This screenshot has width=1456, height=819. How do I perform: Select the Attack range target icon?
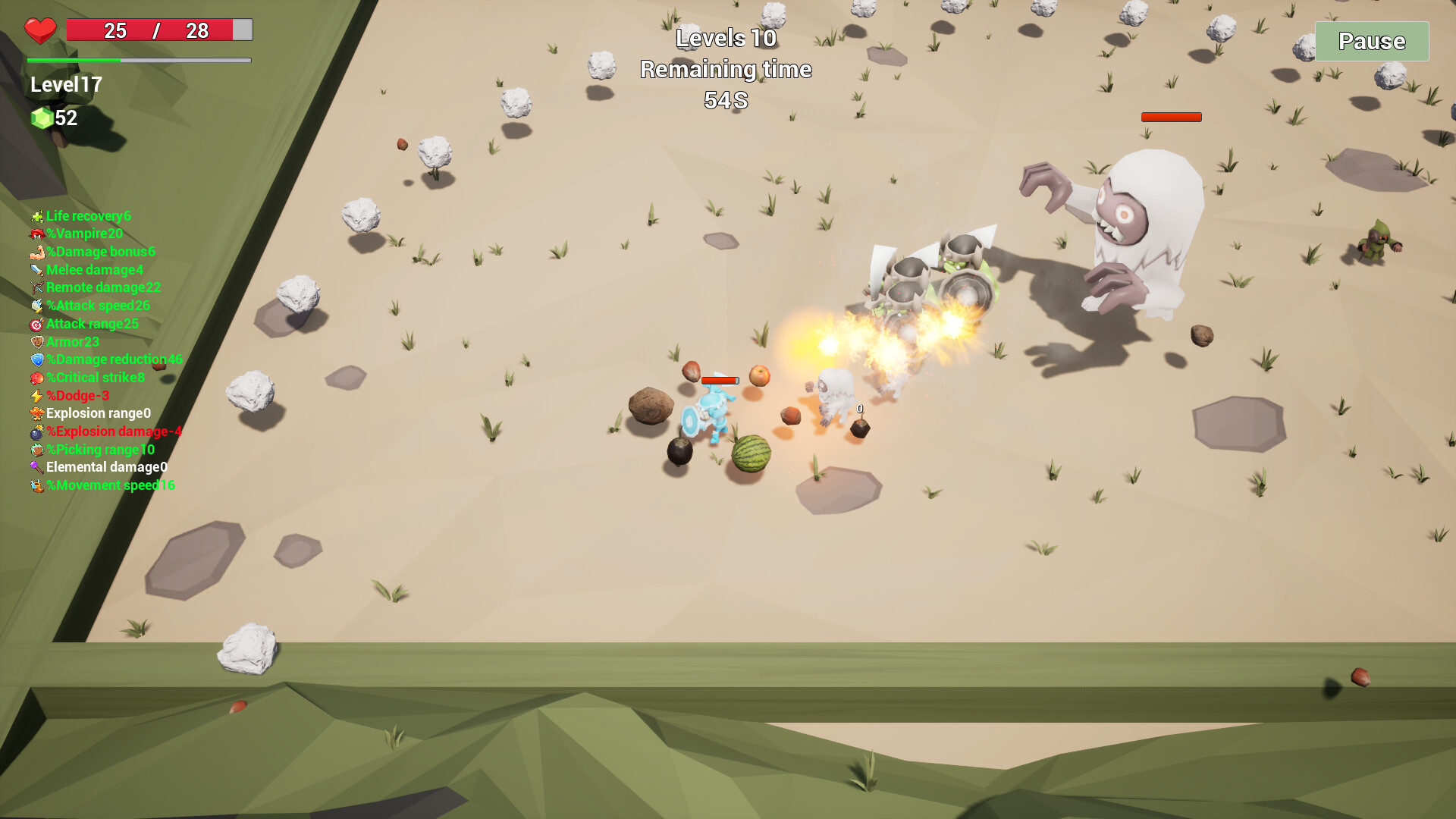(35, 324)
